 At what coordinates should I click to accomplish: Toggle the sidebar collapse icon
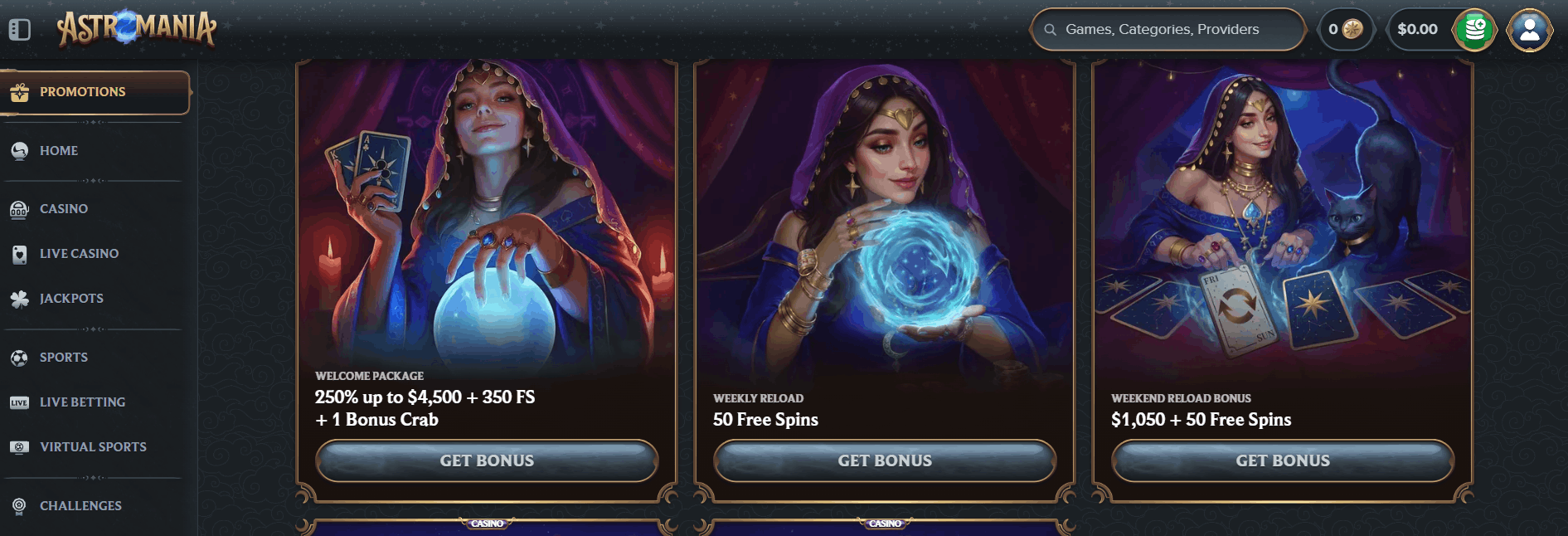[20, 30]
